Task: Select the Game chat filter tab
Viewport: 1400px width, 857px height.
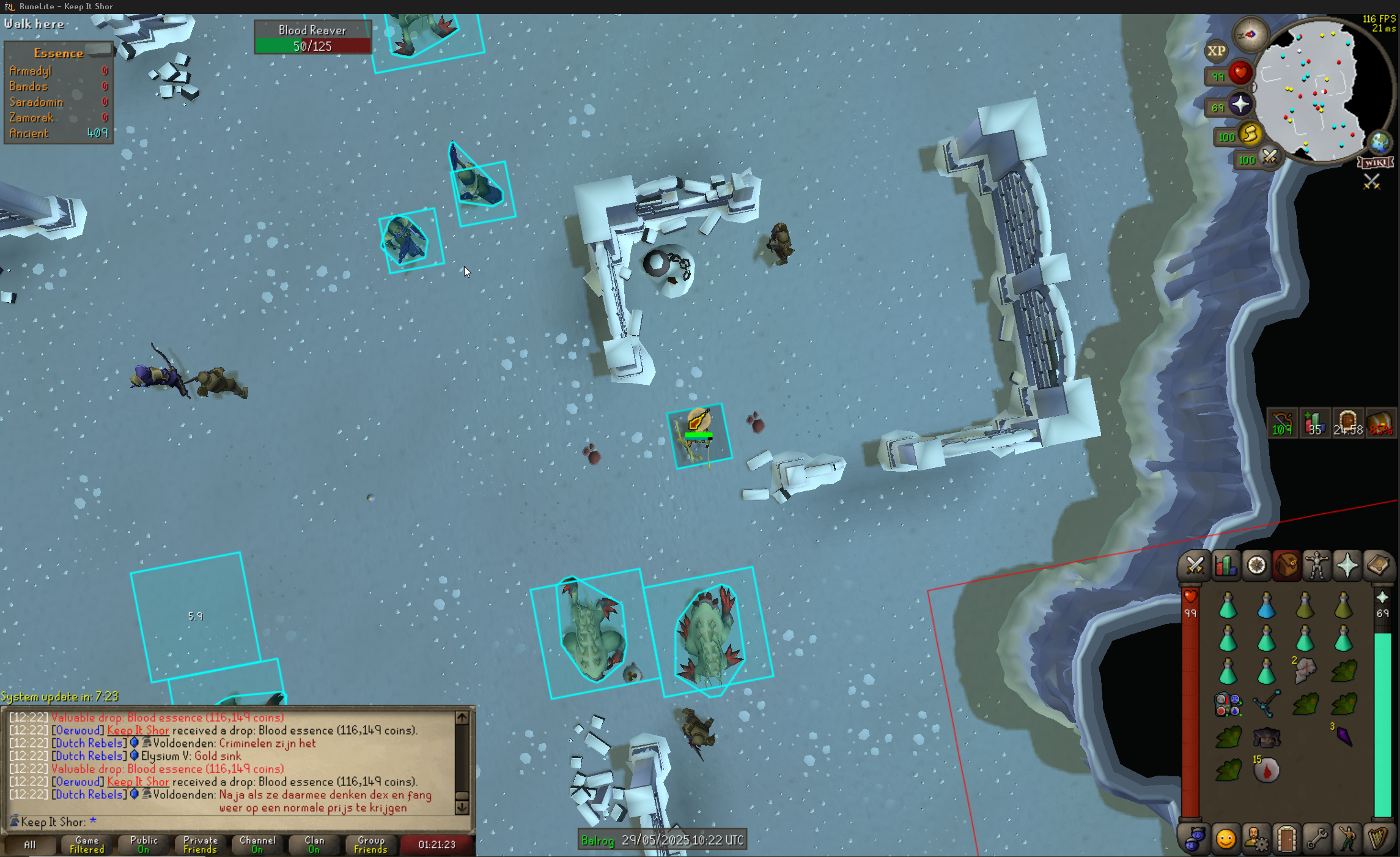Action: [87, 845]
